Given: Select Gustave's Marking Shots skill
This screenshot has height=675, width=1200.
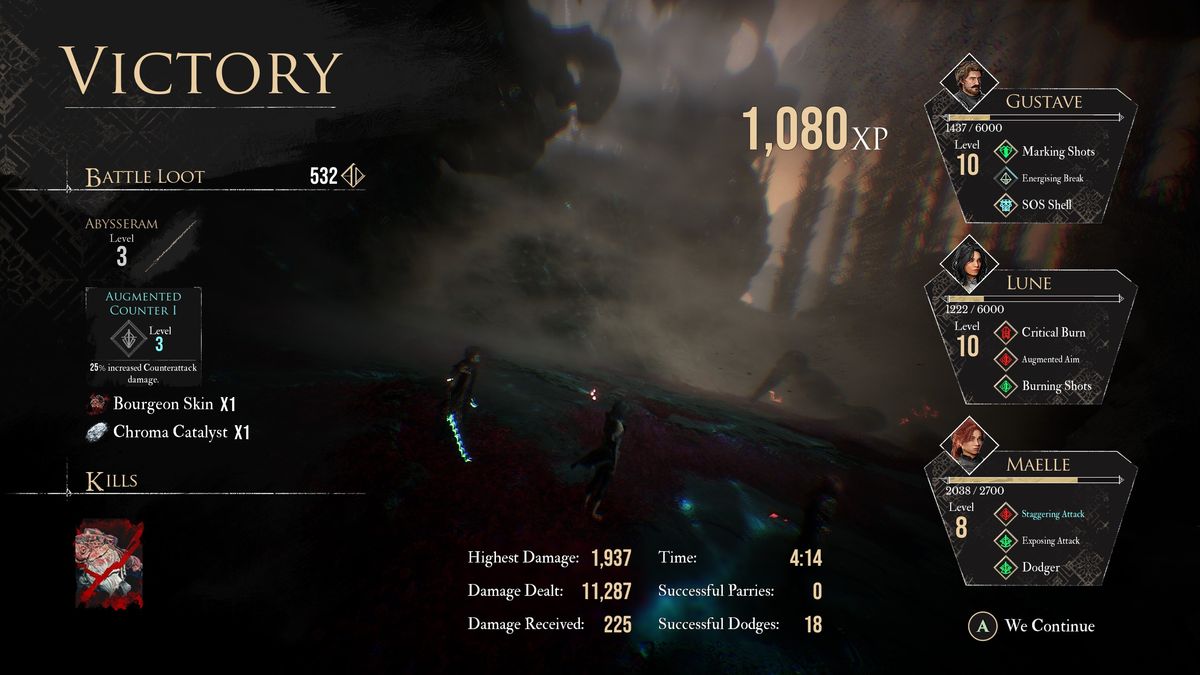Looking at the screenshot, I should 1057,152.
